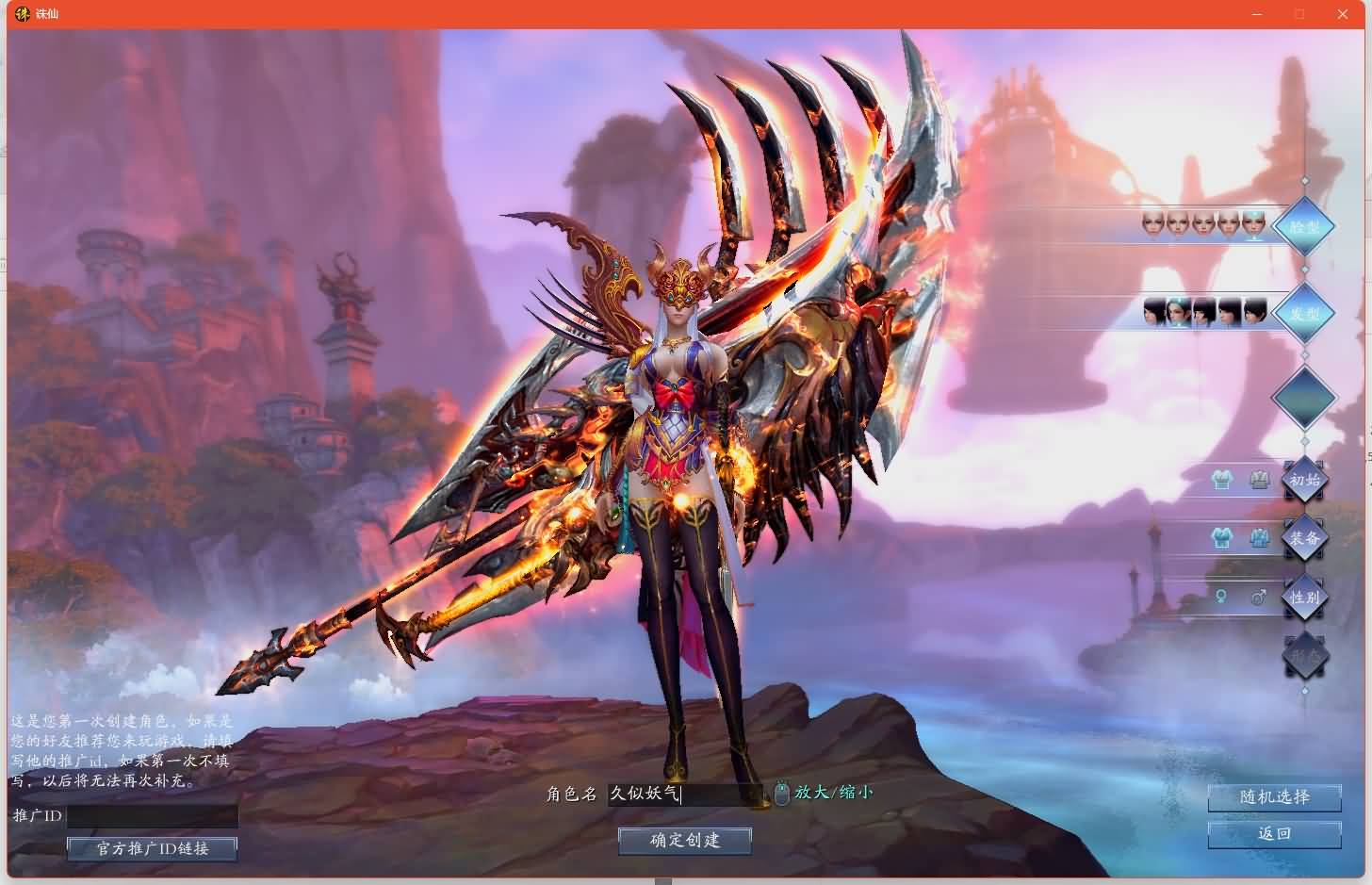Image resolution: width=1372 pixels, height=885 pixels.
Task: Focus the 推广ID input box
Action: tap(153, 816)
